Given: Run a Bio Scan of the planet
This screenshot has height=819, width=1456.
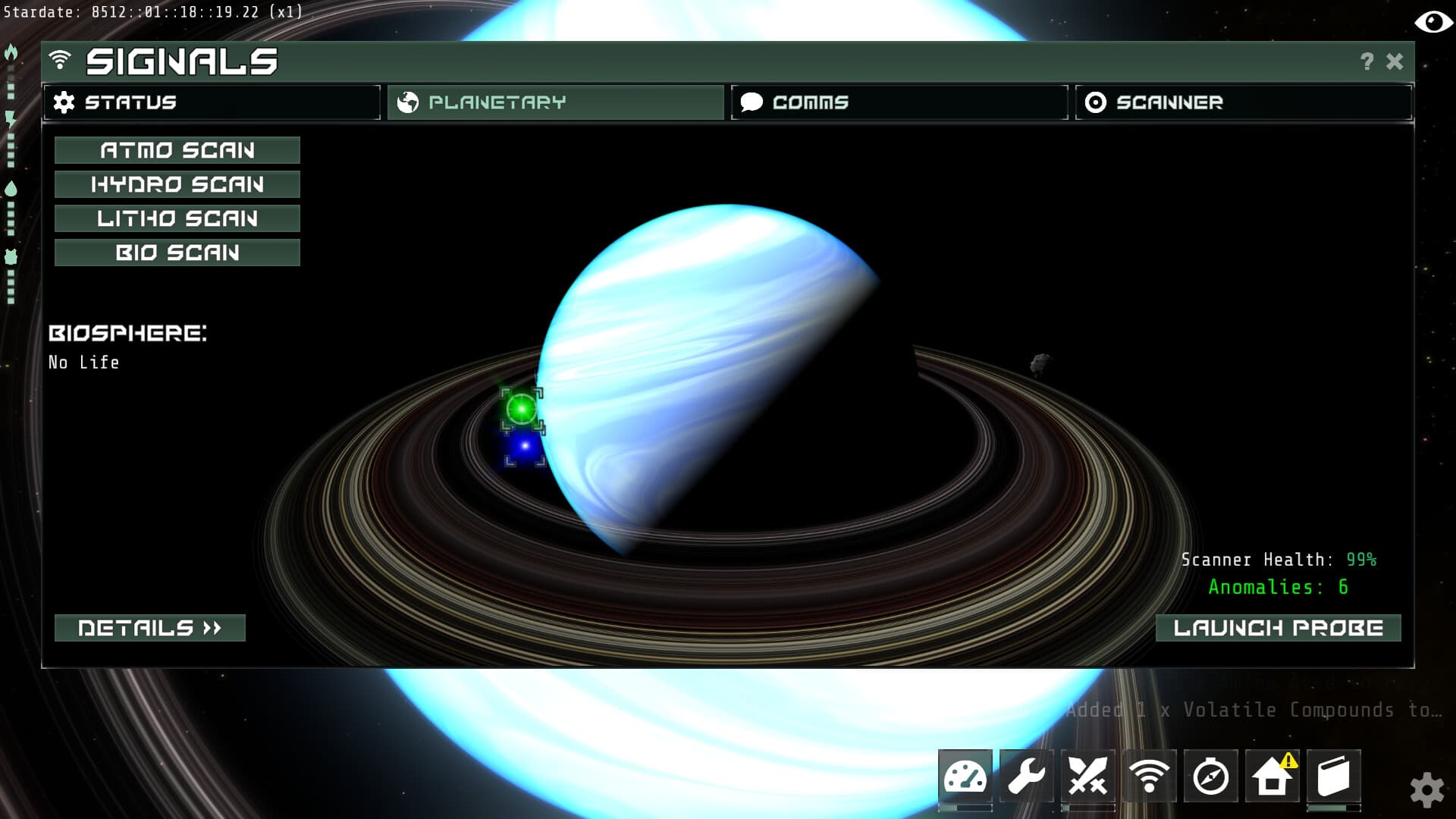Looking at the screenshot, I should tap(177, 253).
